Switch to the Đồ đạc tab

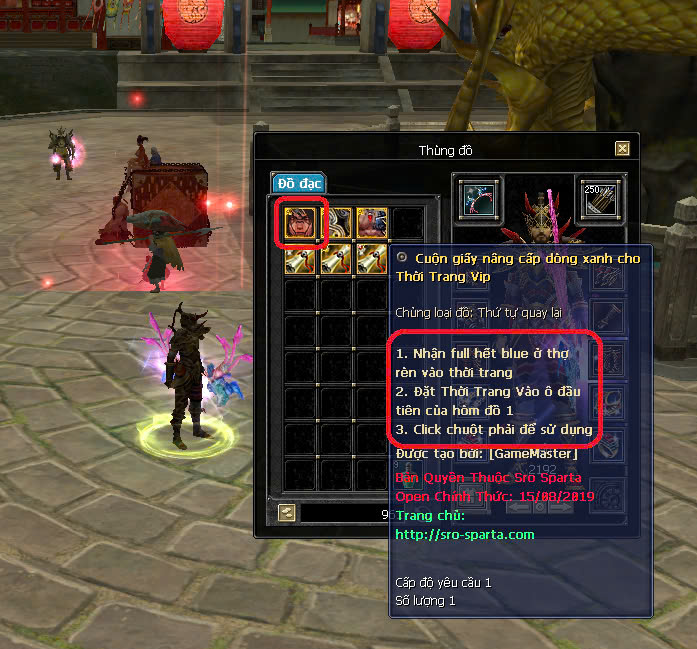298,183
